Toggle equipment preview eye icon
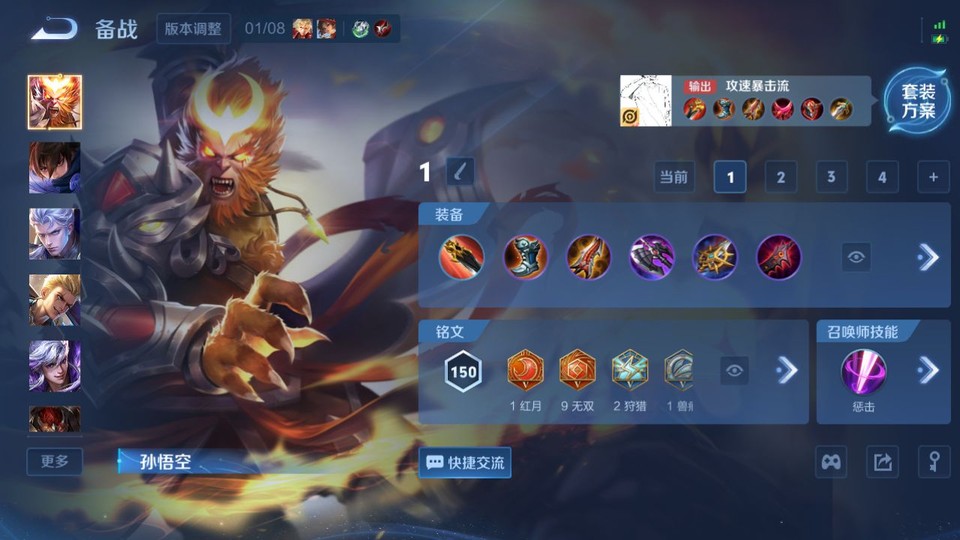The image size is (960, 540). click(856, 257)
